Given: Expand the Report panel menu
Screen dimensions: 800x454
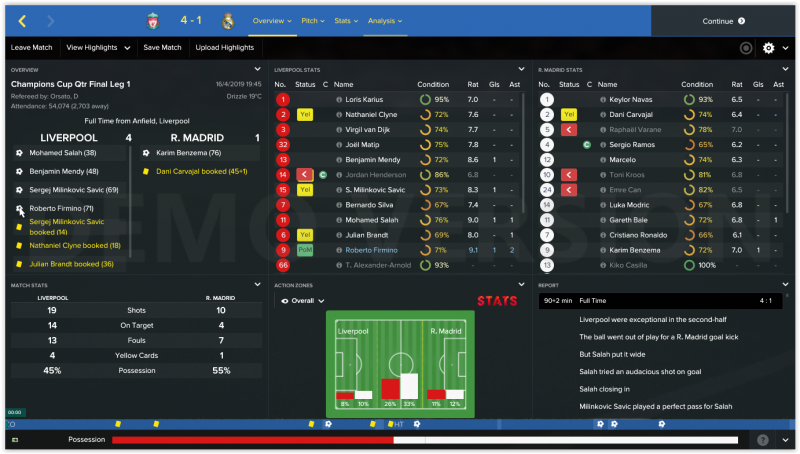Looking at the screenshot, I should (x=786, y=286).
